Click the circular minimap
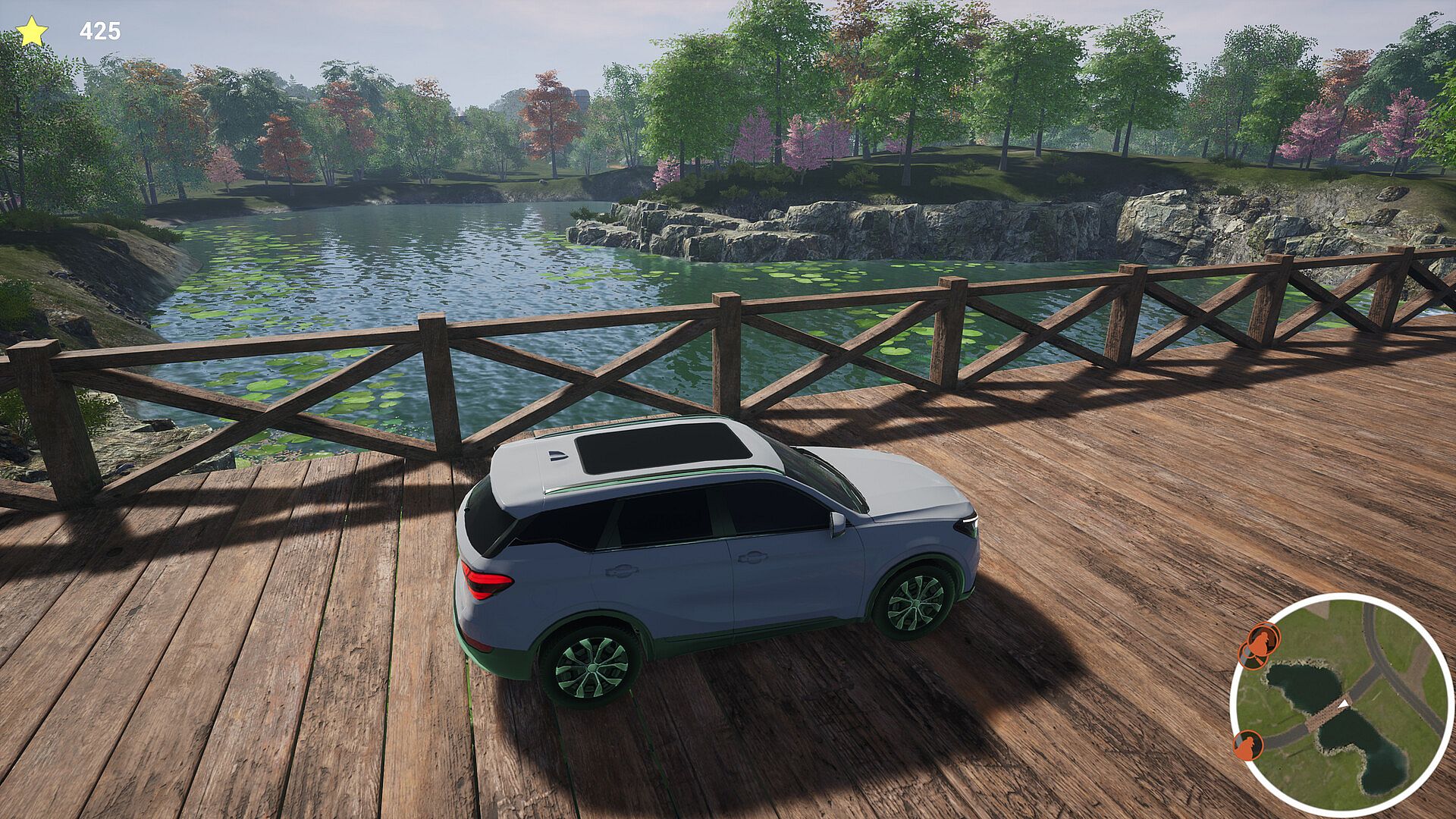The width and height of the screenshot is (1456, 819). tap(1341, 705)
